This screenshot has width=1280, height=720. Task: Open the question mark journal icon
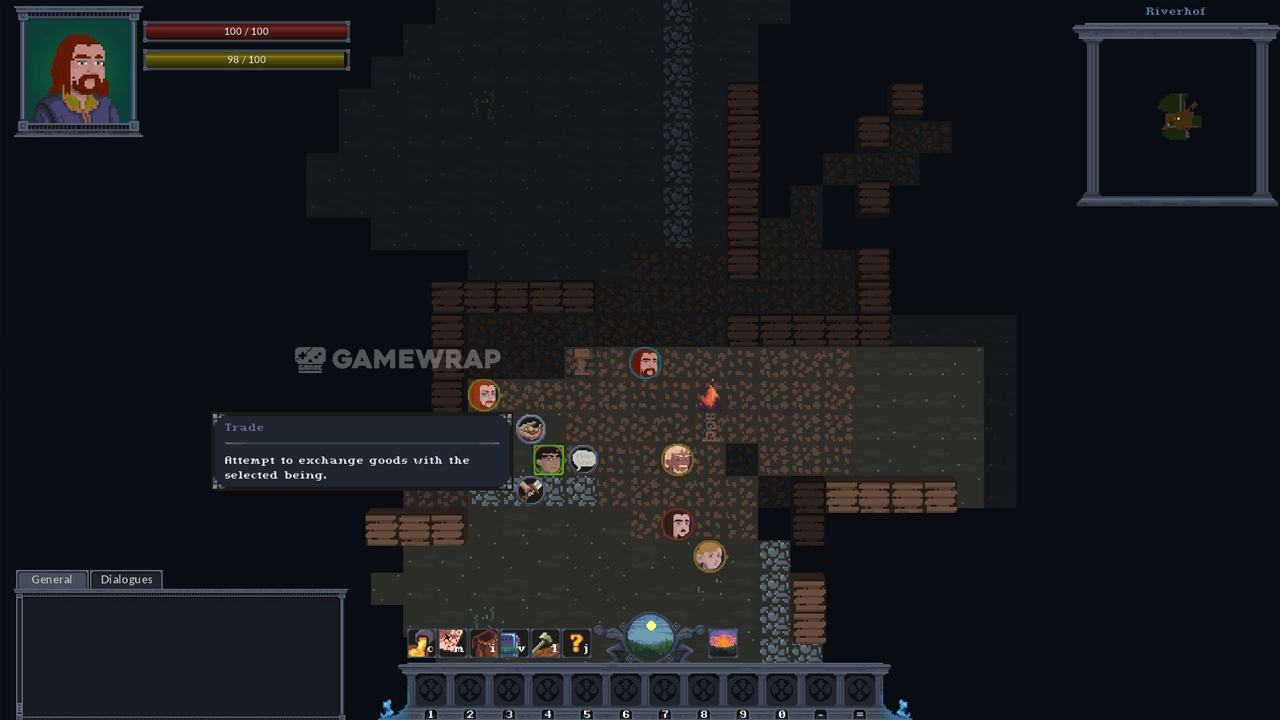point(577,643)
